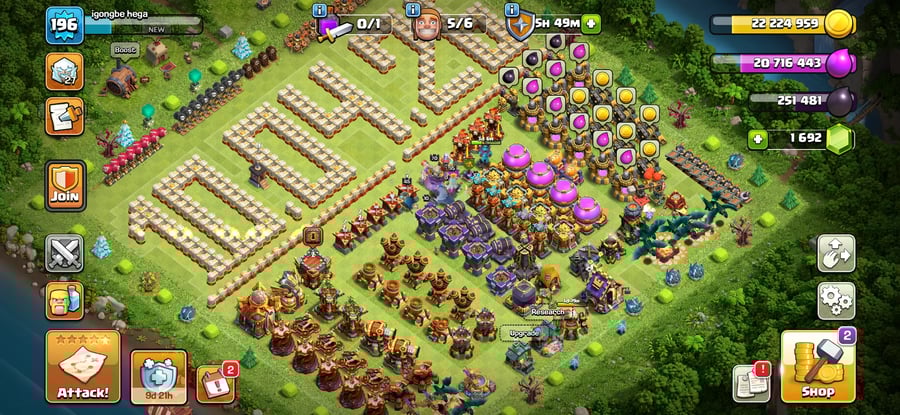Show info for the 0/1 sword counter
This screenshot has height=415, width=900.
(x=321, y=10)
